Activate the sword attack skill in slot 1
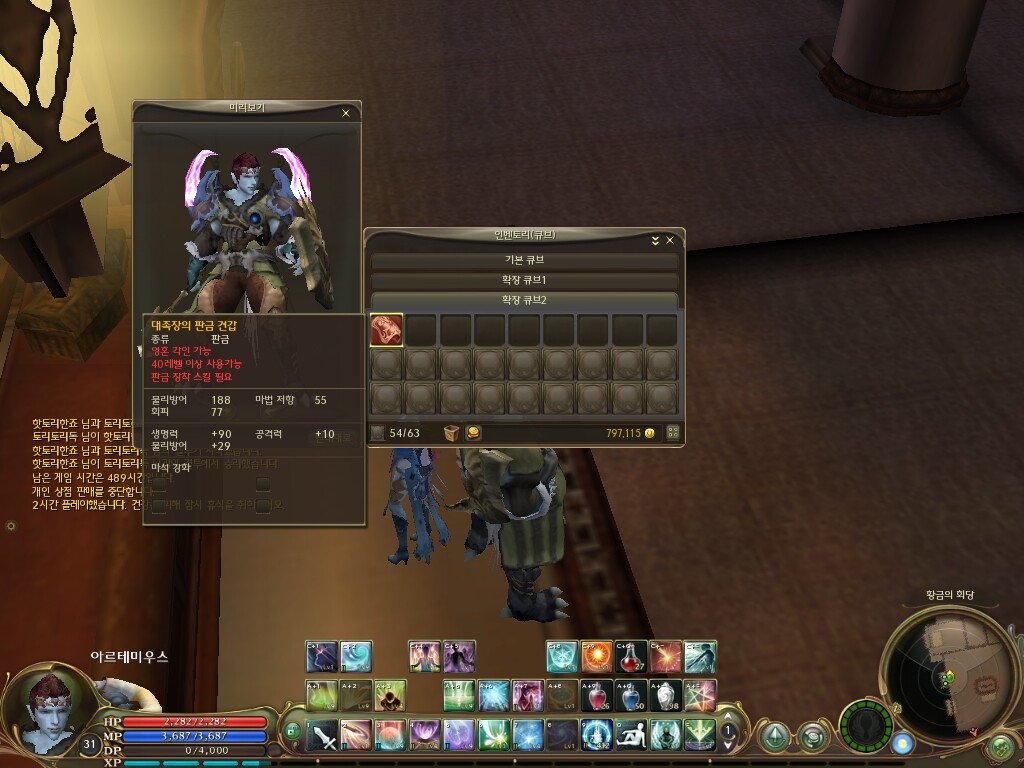This screenshot has width=1024, height=768. pos(323,735)
